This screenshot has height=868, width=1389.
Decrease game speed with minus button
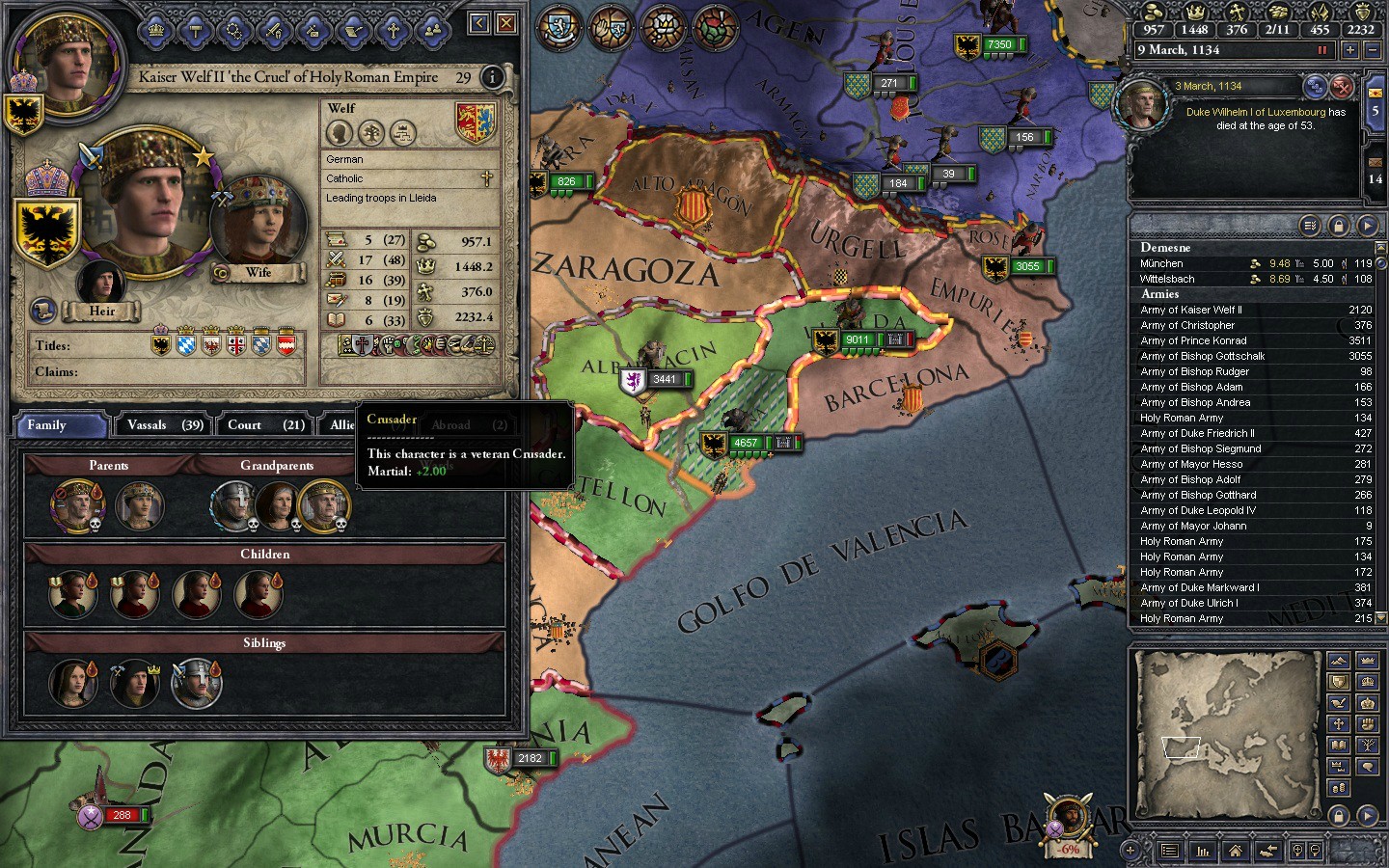1373,50
